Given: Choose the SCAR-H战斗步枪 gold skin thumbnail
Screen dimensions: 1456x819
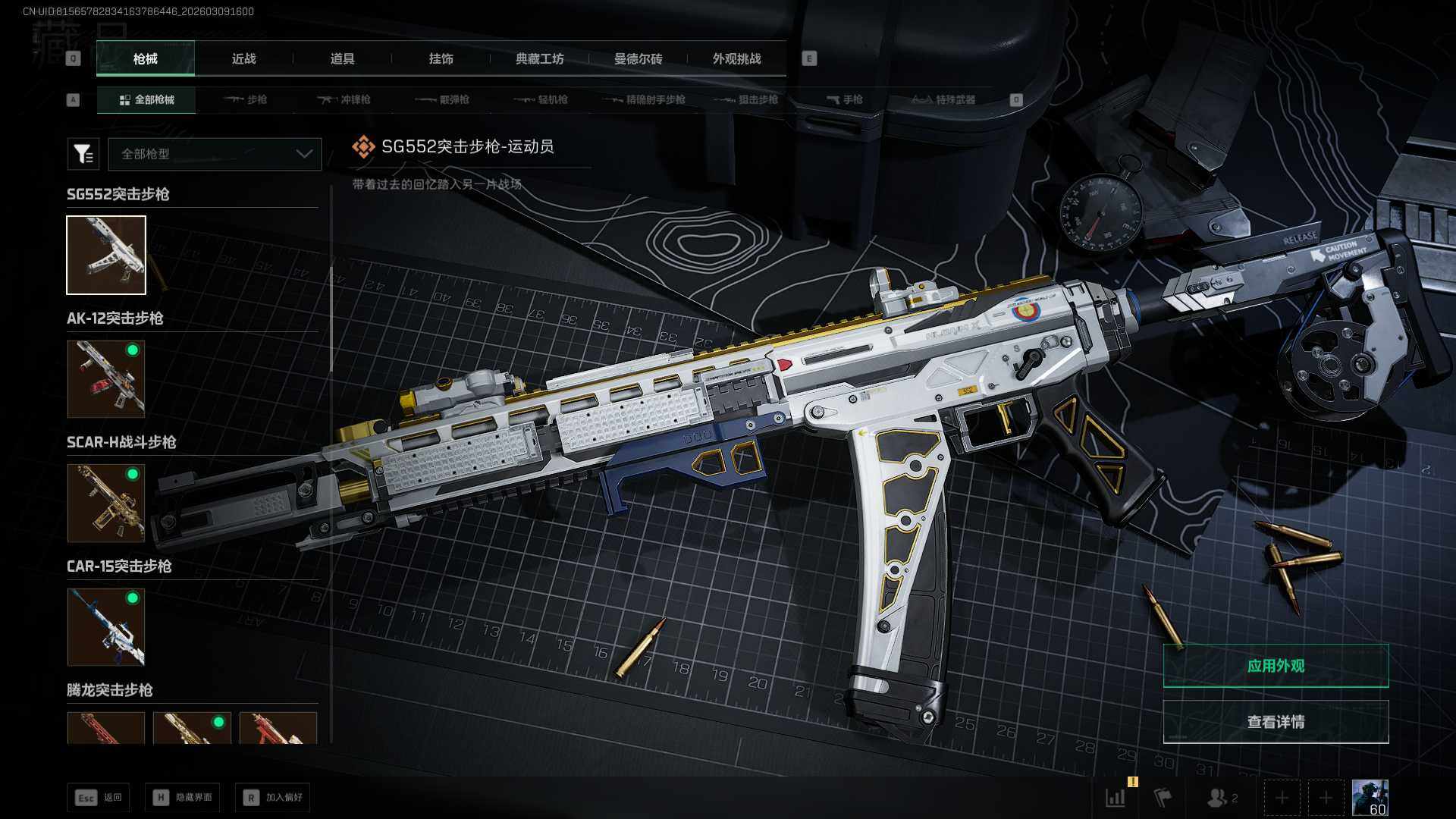Looking at the screenshot, I should [x=106, y=503].
